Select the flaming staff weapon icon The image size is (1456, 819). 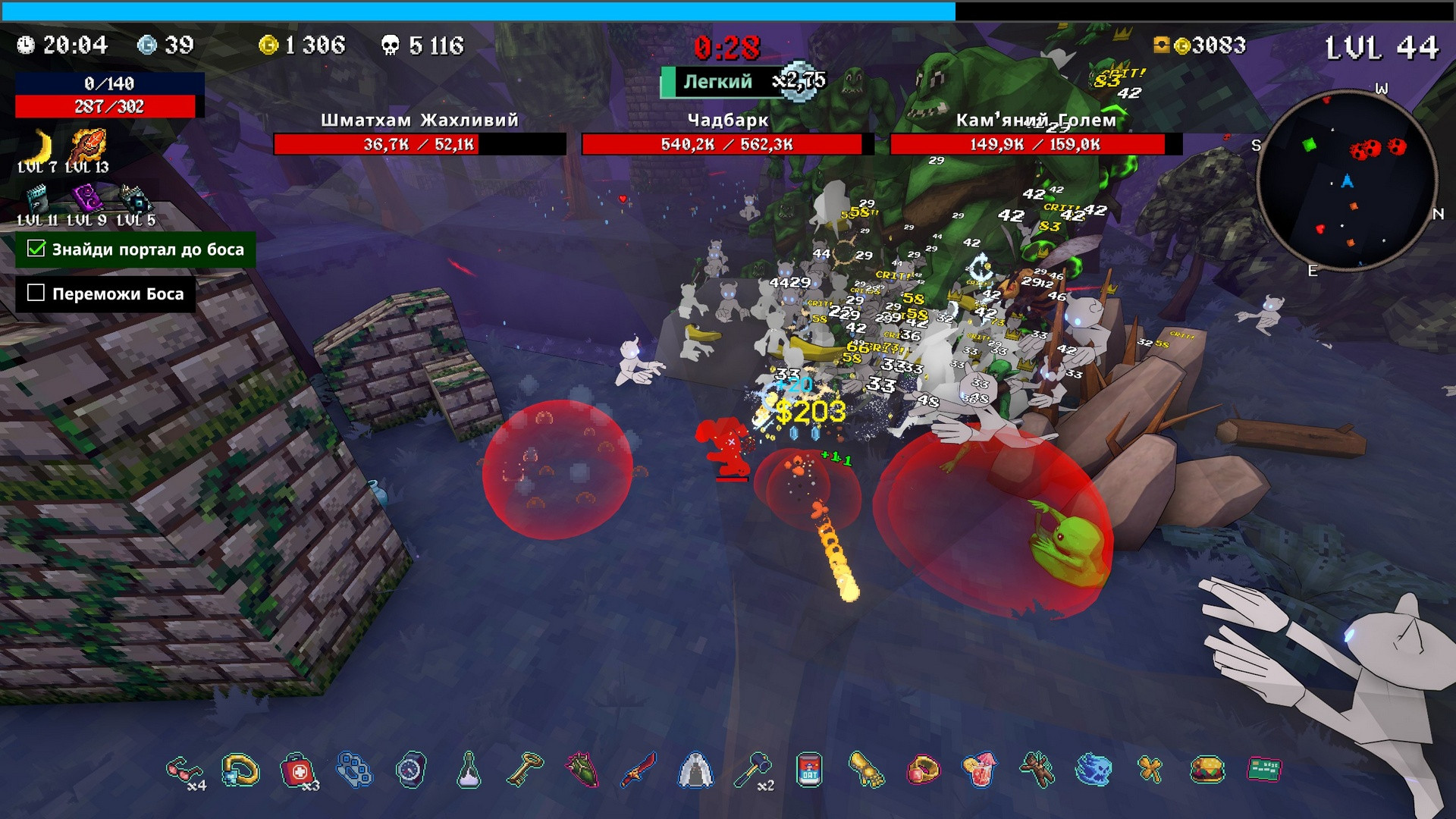88,146
